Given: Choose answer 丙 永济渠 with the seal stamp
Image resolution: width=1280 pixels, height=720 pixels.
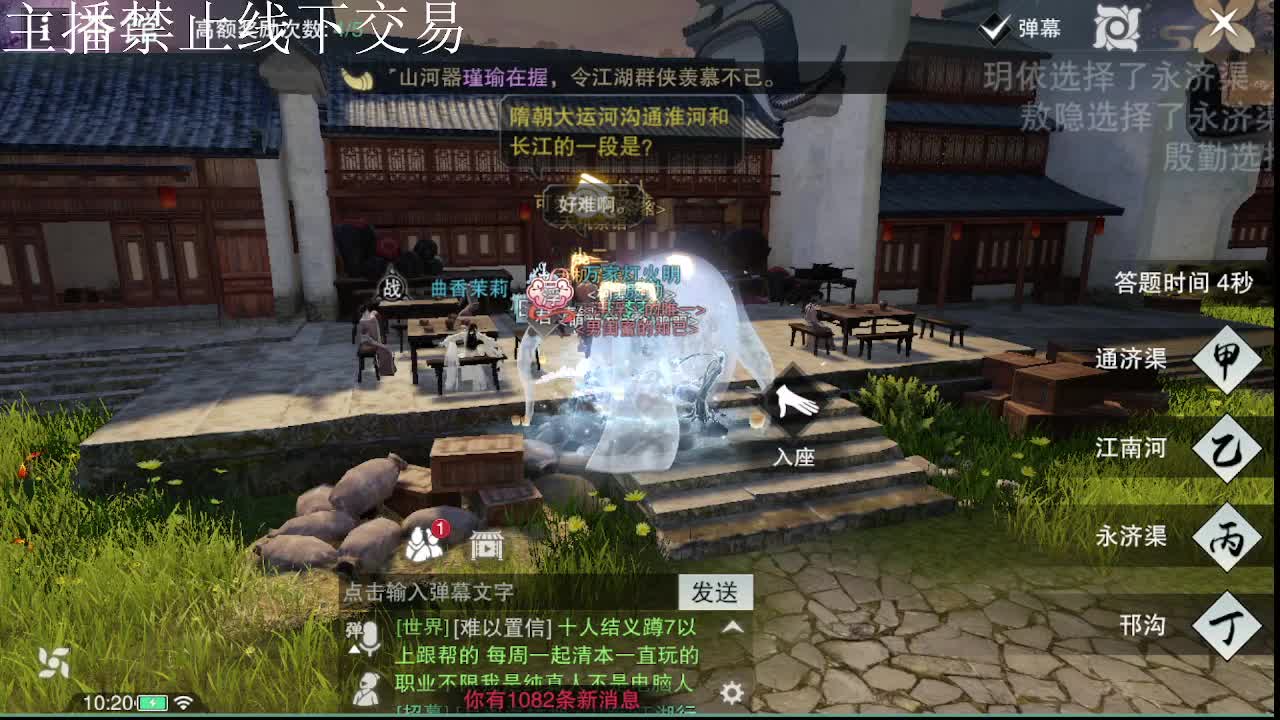Looking at the screenshot, I should (1228, 535).
